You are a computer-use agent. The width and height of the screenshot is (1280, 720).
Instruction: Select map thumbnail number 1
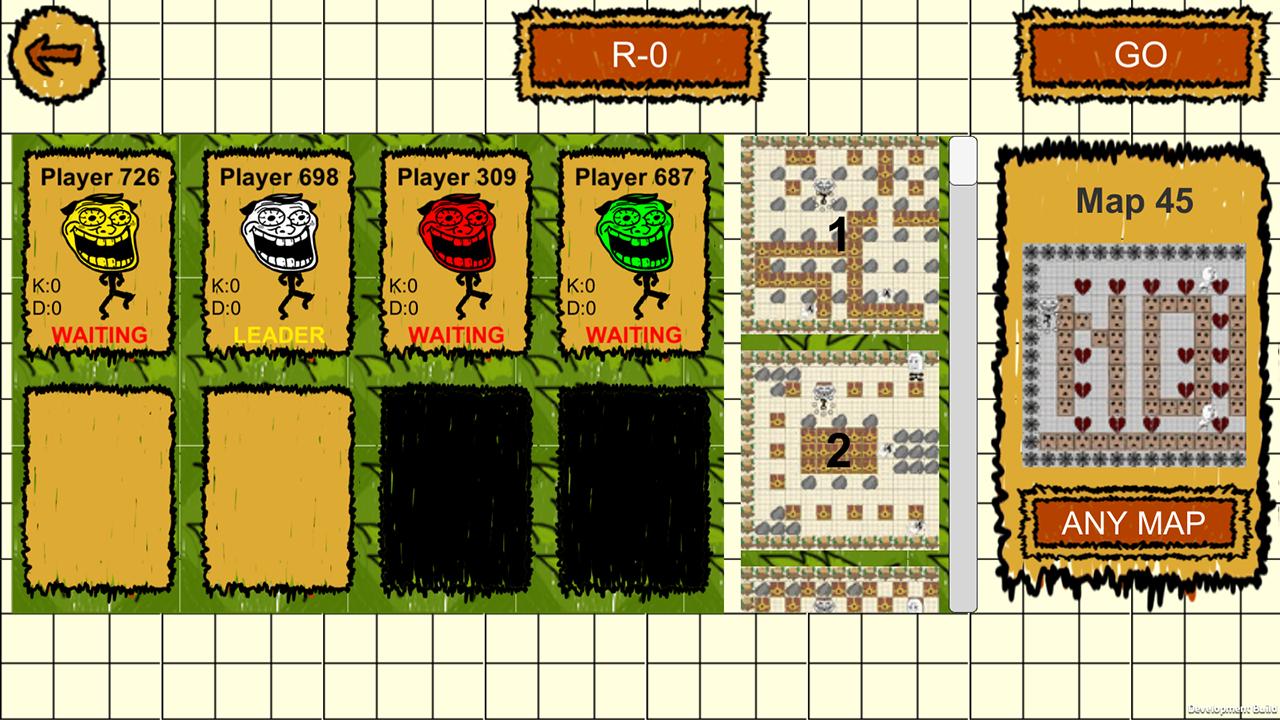[840, 237]
